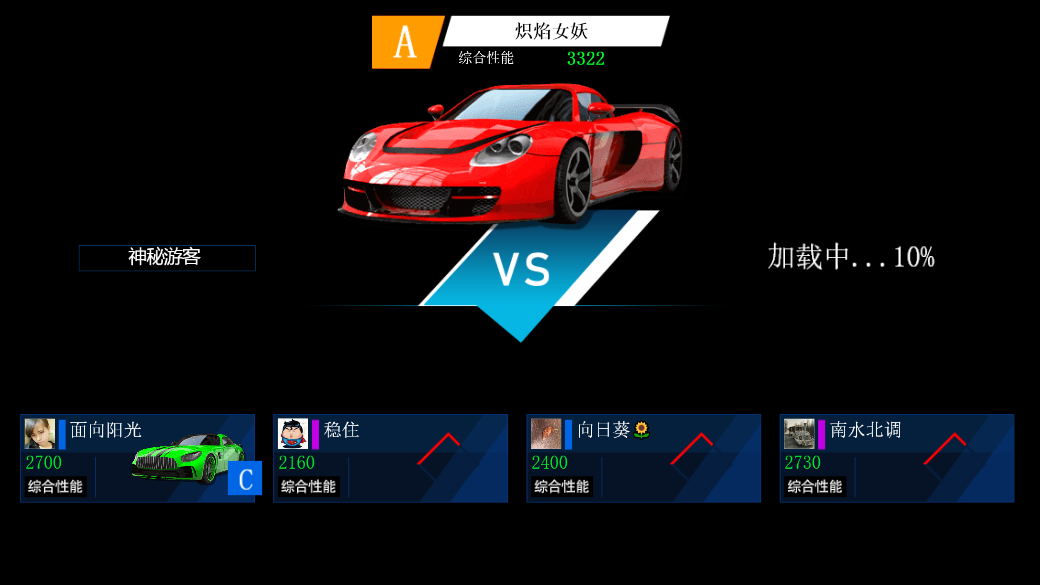Click the 神秘游客 name box
Viewport: 1040px width, 585px height.
[x=167, y=258]
